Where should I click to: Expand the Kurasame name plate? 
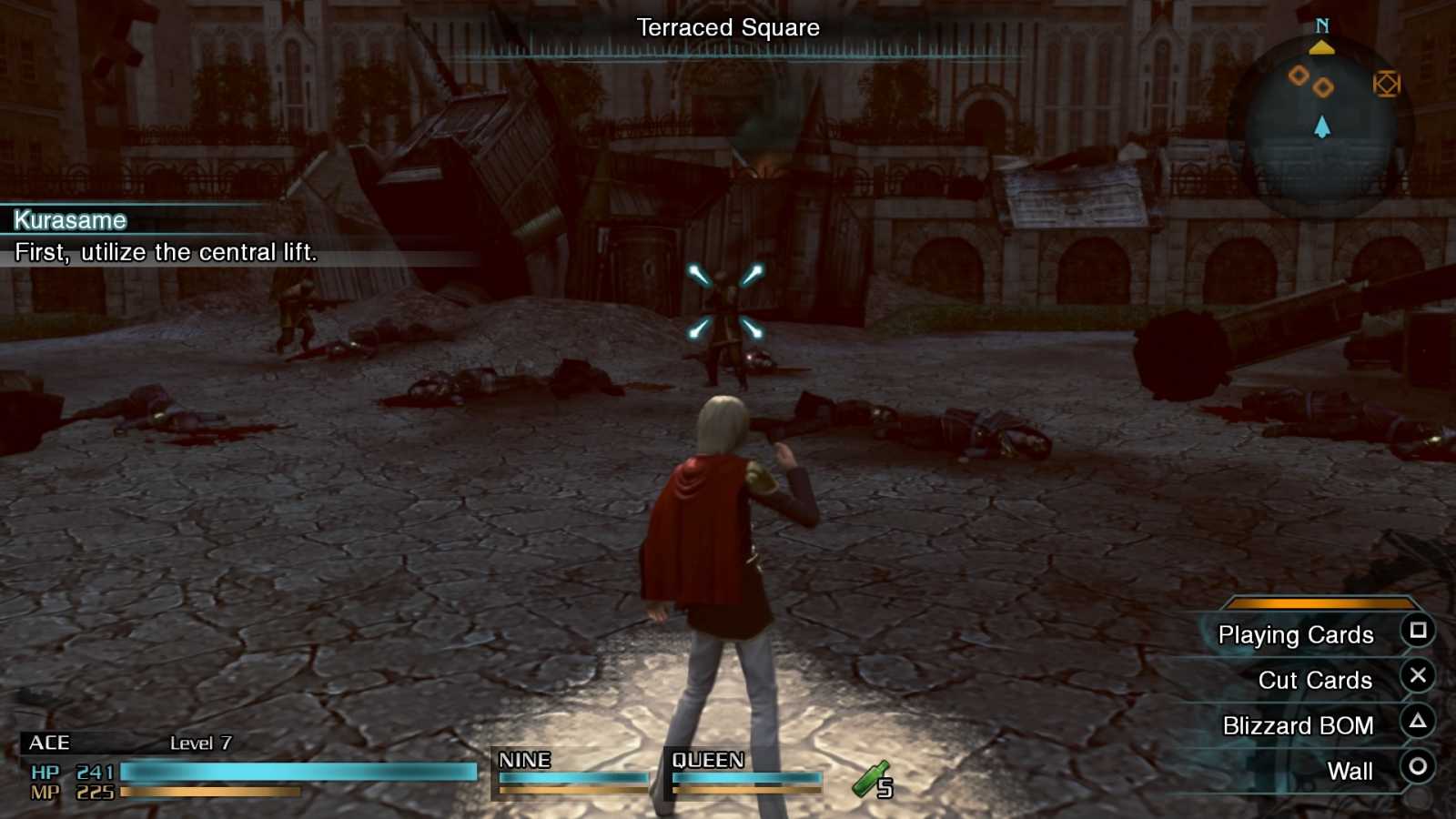tap(68, 220)
